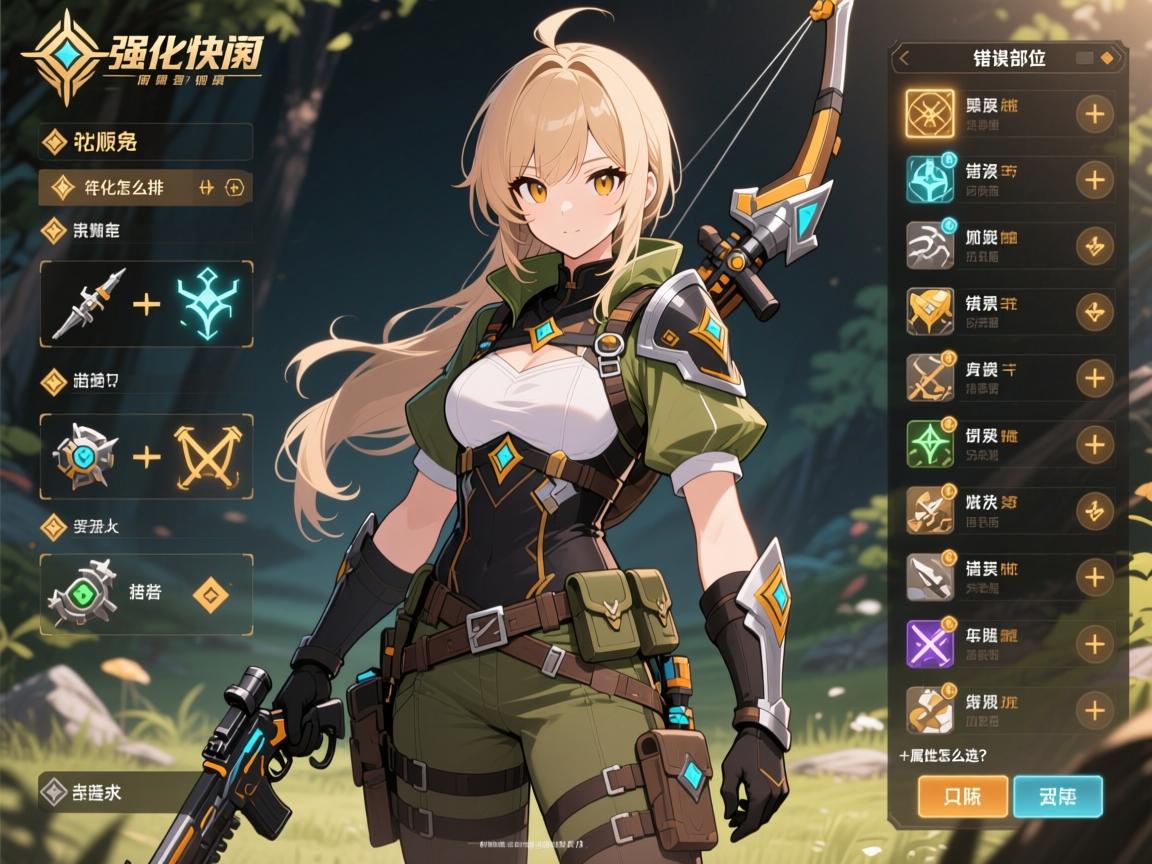
Task: Add the green star entry with its plus button
Action: pos(1095,444)
